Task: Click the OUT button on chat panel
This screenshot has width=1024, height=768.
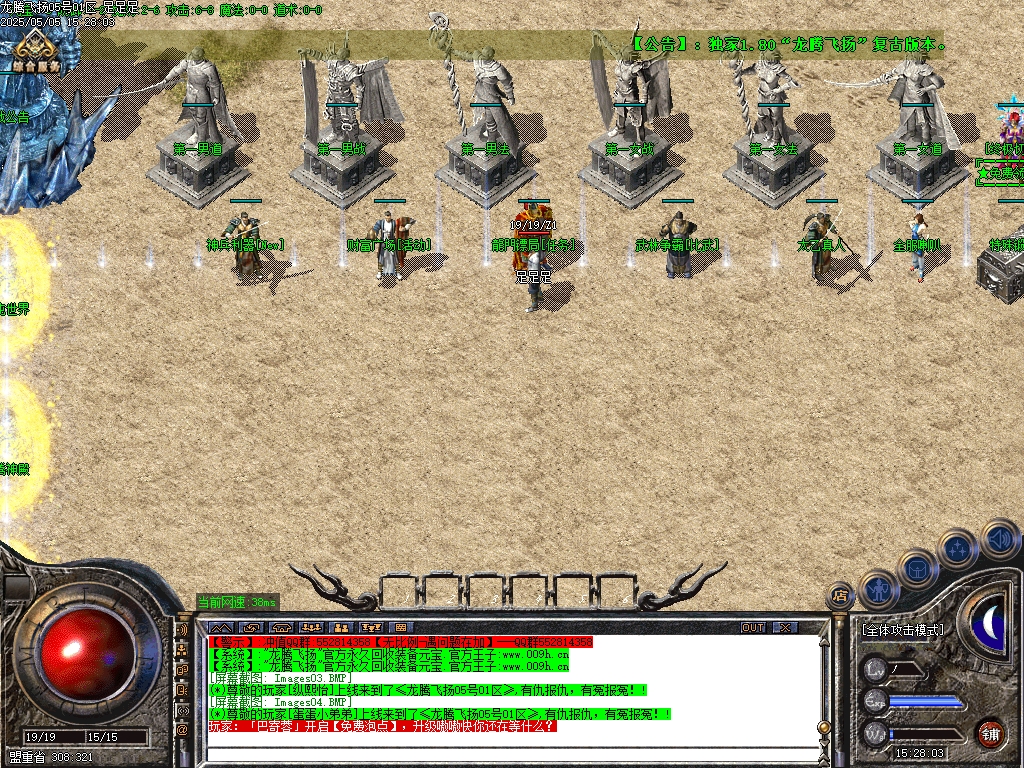Action: (x=753, y=627)
